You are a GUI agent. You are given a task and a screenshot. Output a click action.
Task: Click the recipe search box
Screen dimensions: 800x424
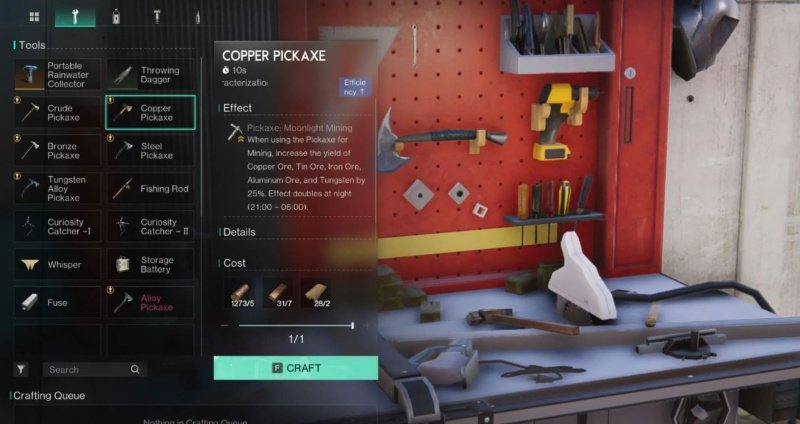click(90, 370)
